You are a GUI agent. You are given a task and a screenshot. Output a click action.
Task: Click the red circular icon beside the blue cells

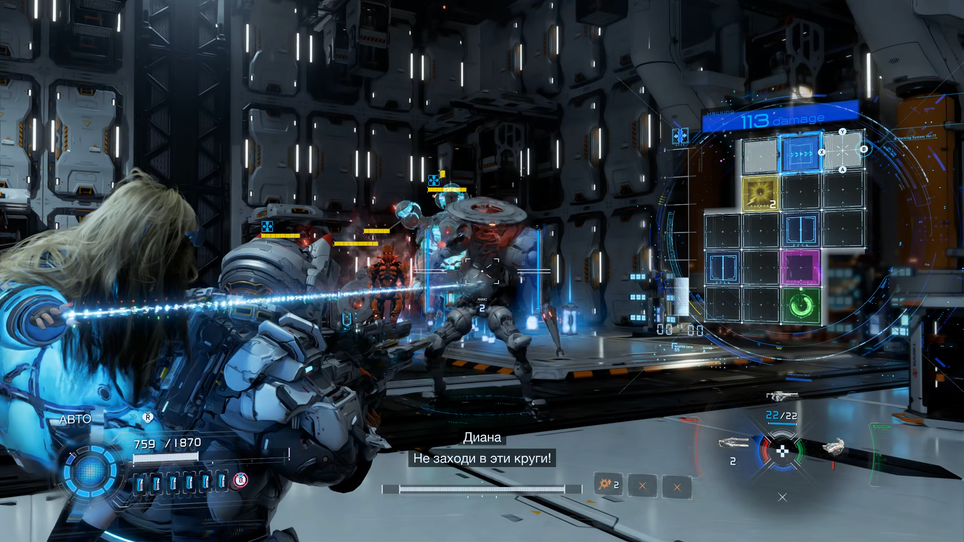click(240, 481)
